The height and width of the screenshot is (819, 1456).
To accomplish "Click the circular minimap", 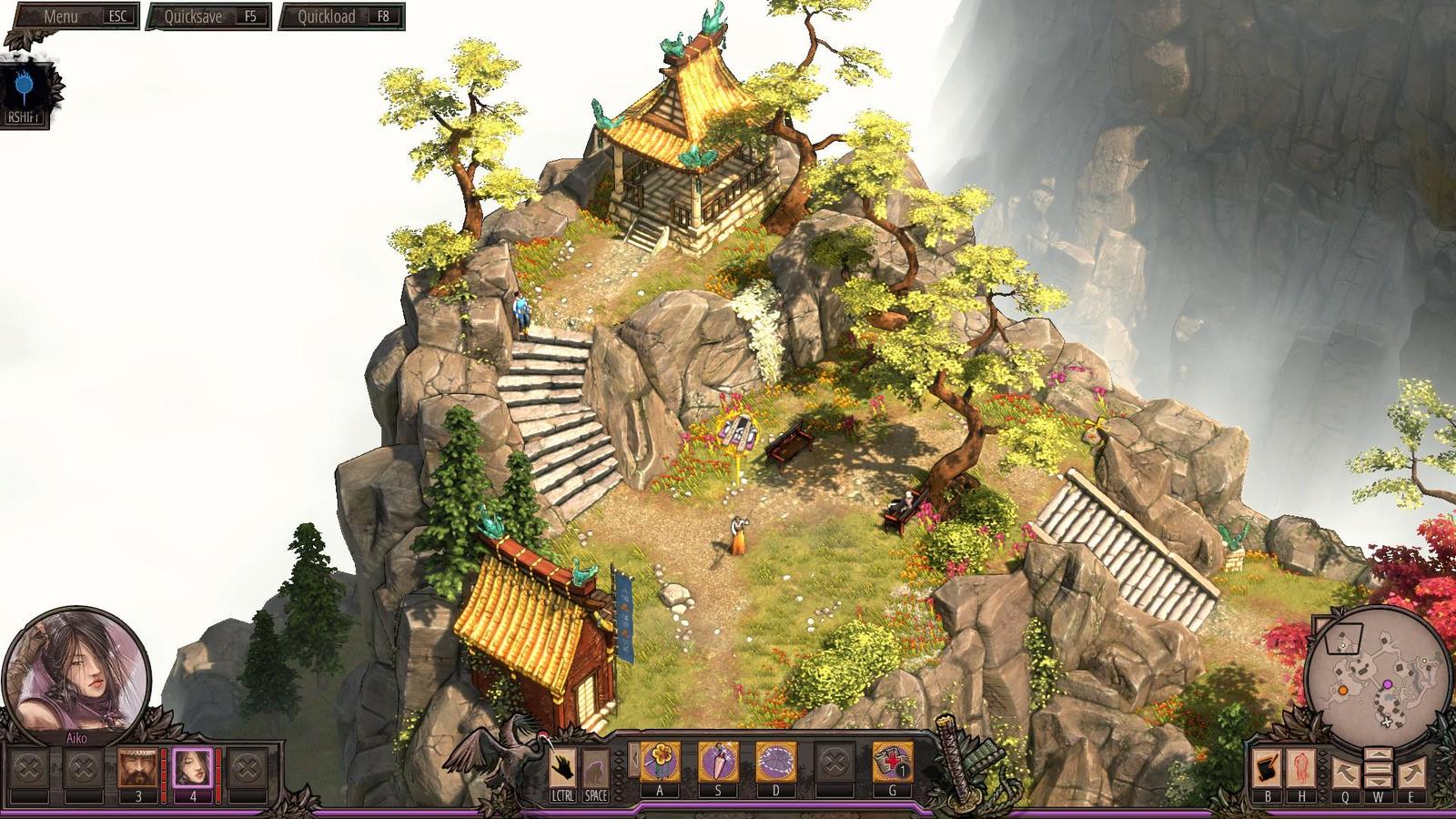I will click(1377, 673).
